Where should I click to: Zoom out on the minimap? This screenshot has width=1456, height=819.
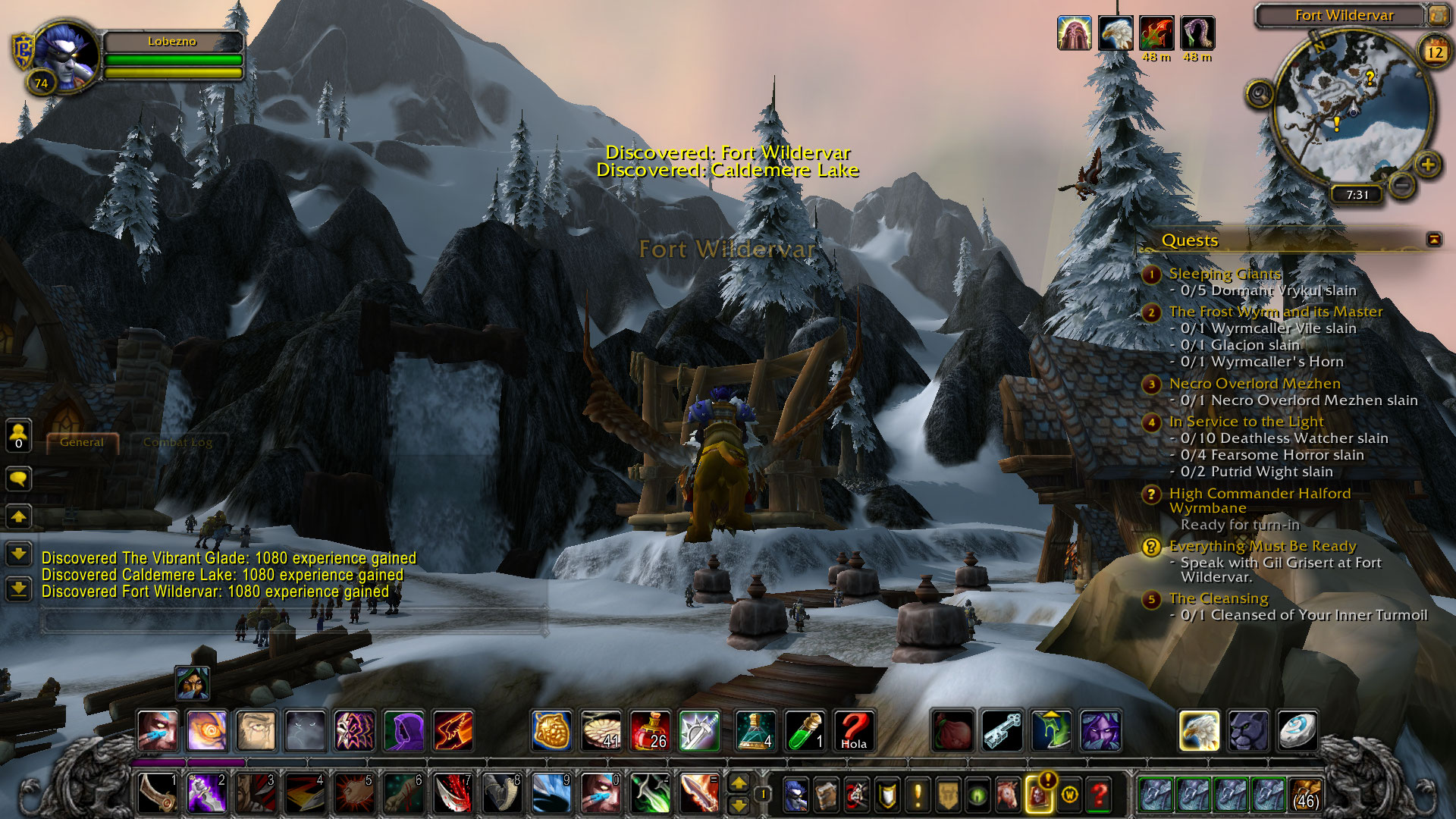(1402, 184)
